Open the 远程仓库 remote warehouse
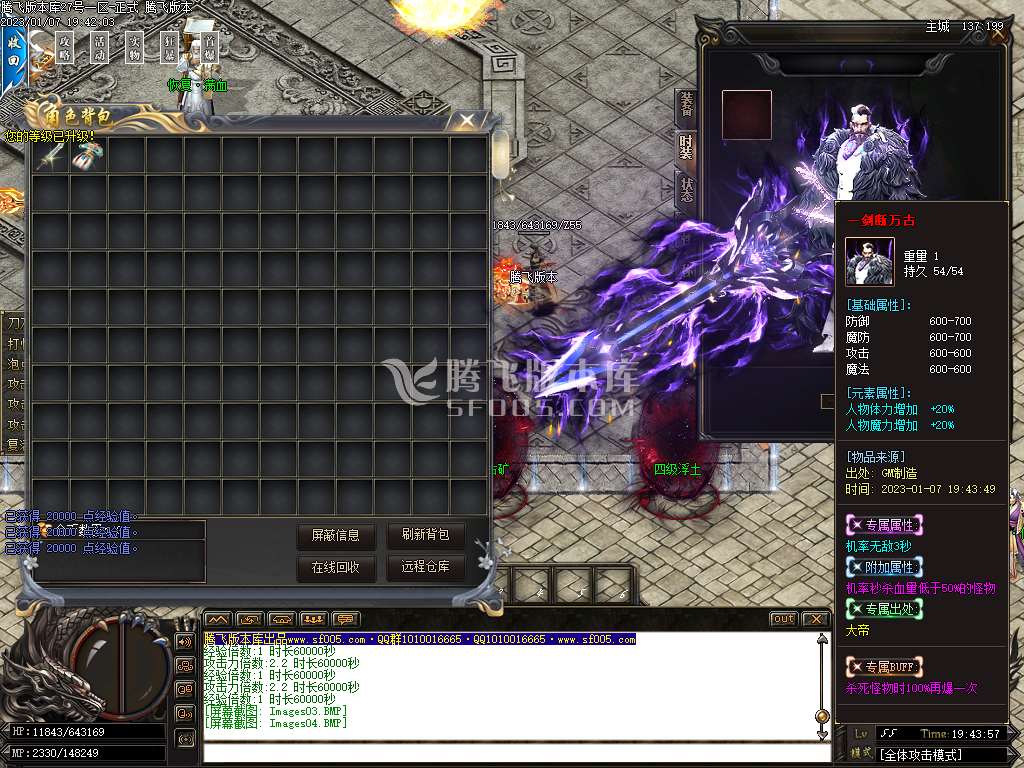Image resolution: width=1024 pixels, height=768 pixels. click(426, 568)
